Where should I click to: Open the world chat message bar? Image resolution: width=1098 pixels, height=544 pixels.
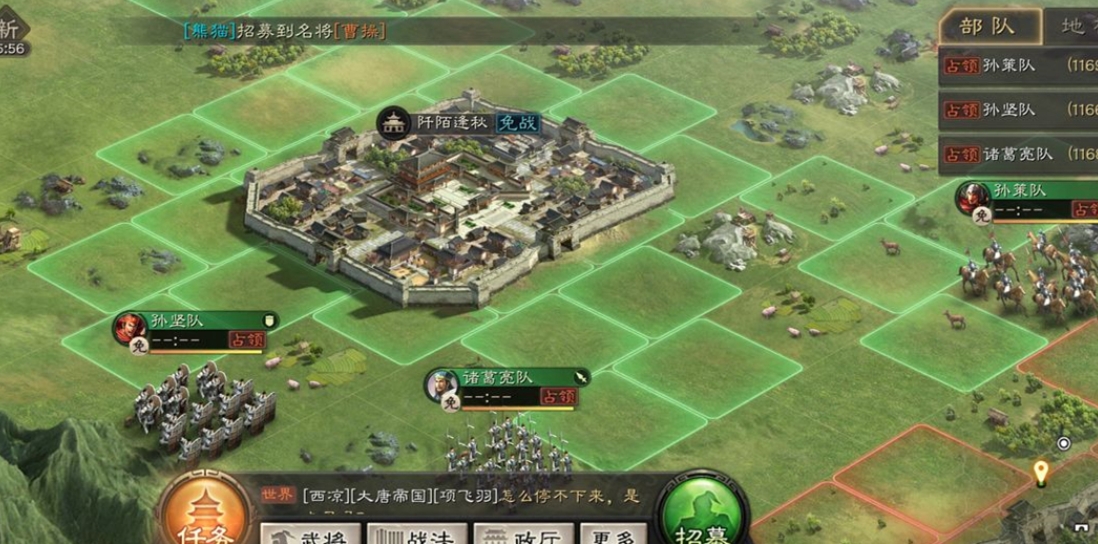click(450, 497)
